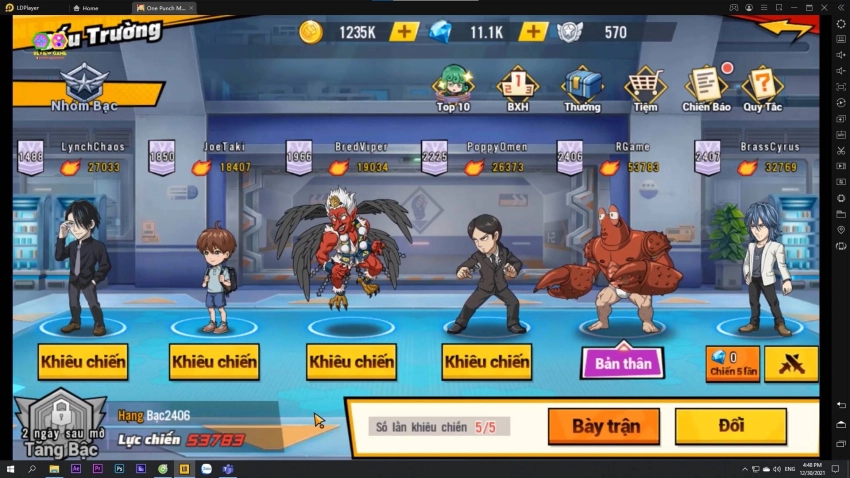The width and height of the screenshot is (850, 478).
Task: Challenge BredViper with Khiêu chiến
Action: point(351,361)
